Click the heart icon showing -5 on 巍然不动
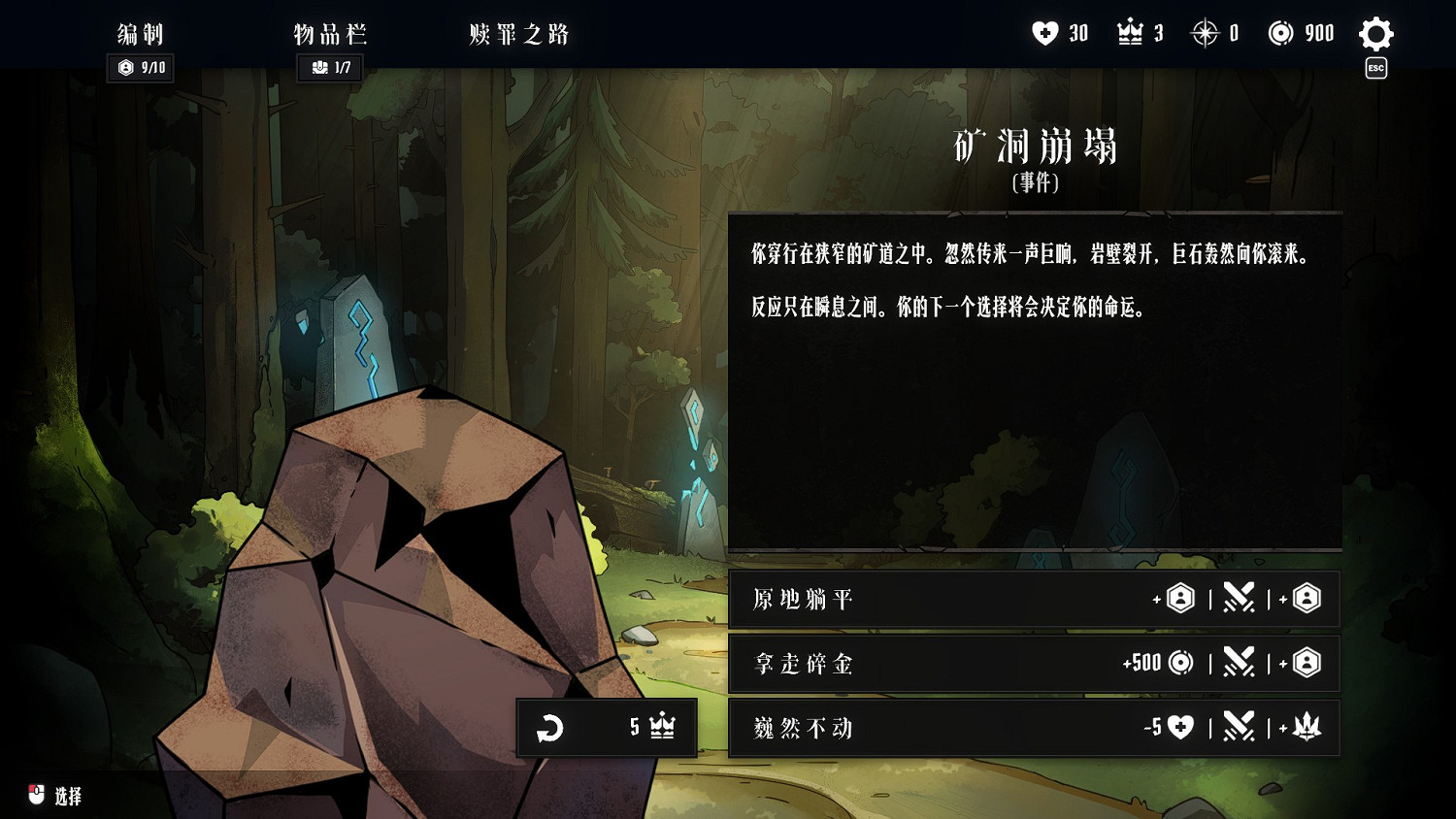This screenshot has height=819, width=1456. tap(1180, 728)
